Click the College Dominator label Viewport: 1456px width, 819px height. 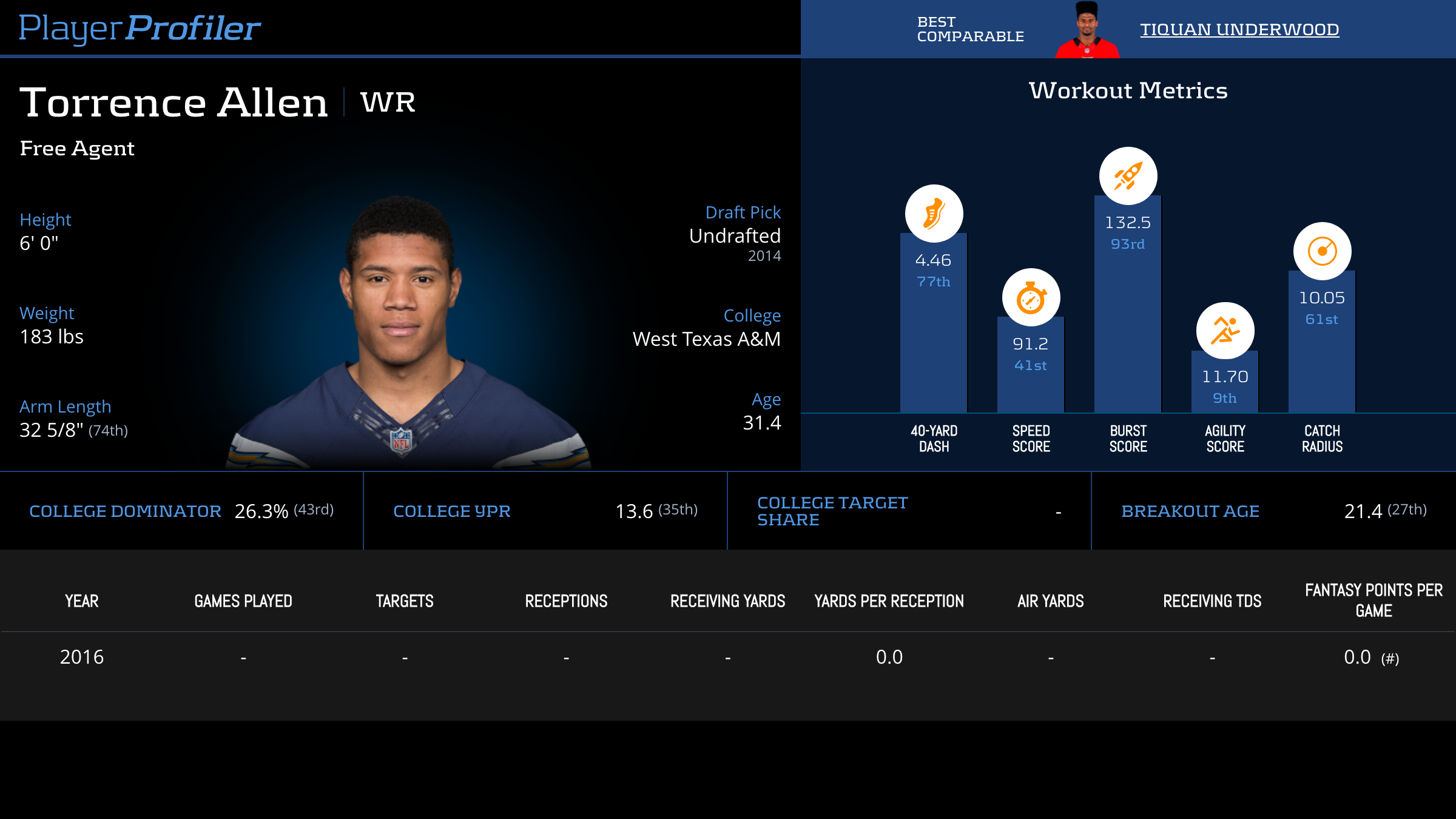(125, 511)
